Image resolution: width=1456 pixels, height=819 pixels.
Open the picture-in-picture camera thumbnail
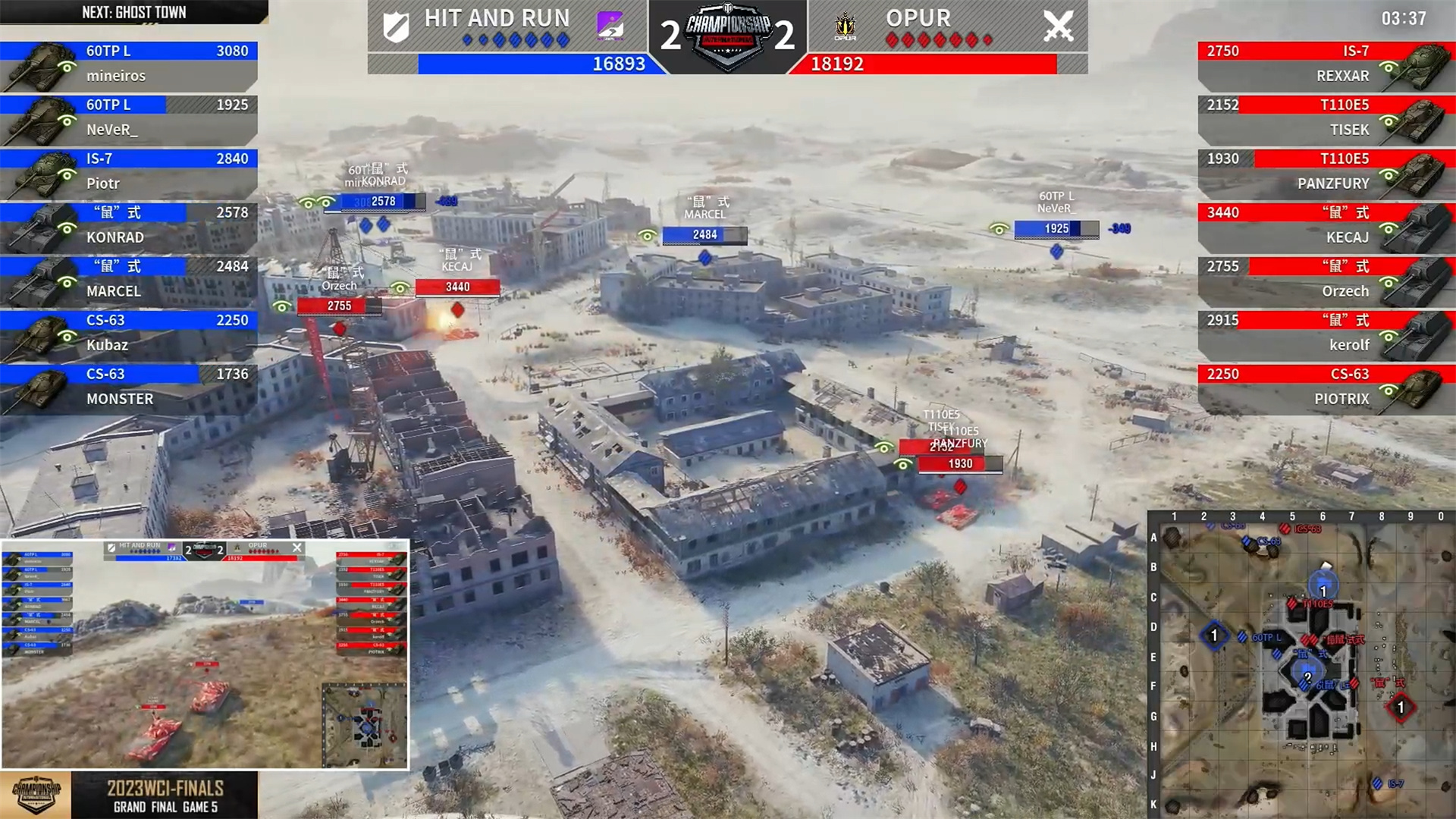(x=205, y=654)
